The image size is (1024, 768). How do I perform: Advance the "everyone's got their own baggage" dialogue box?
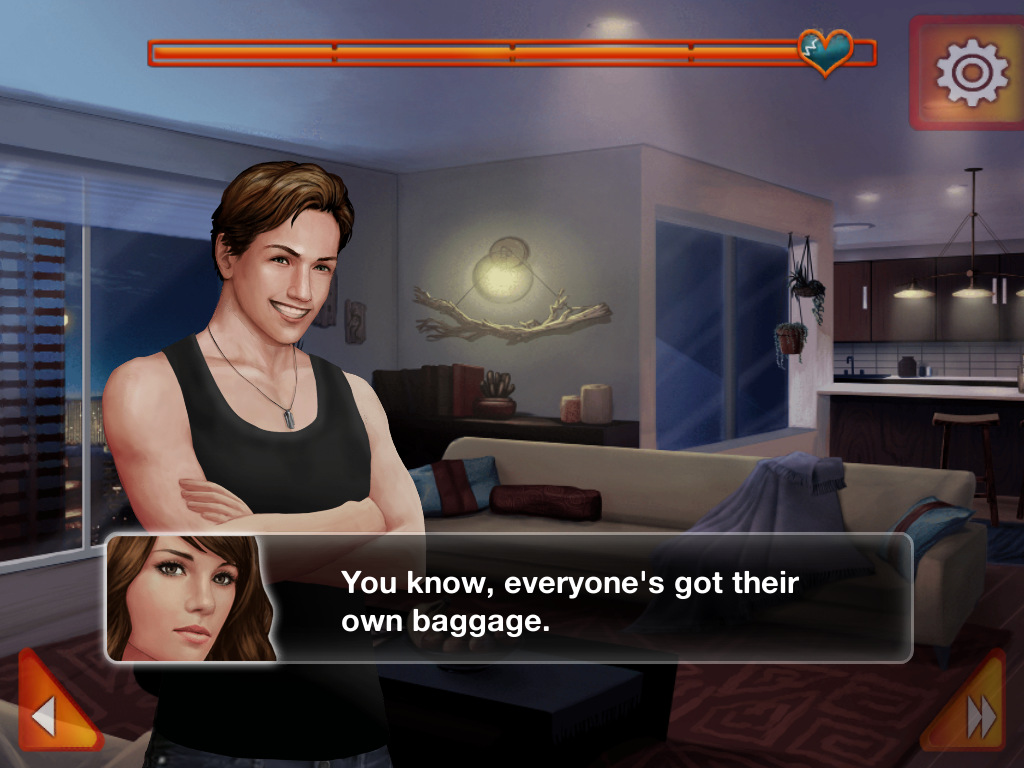tap(570, 598)
